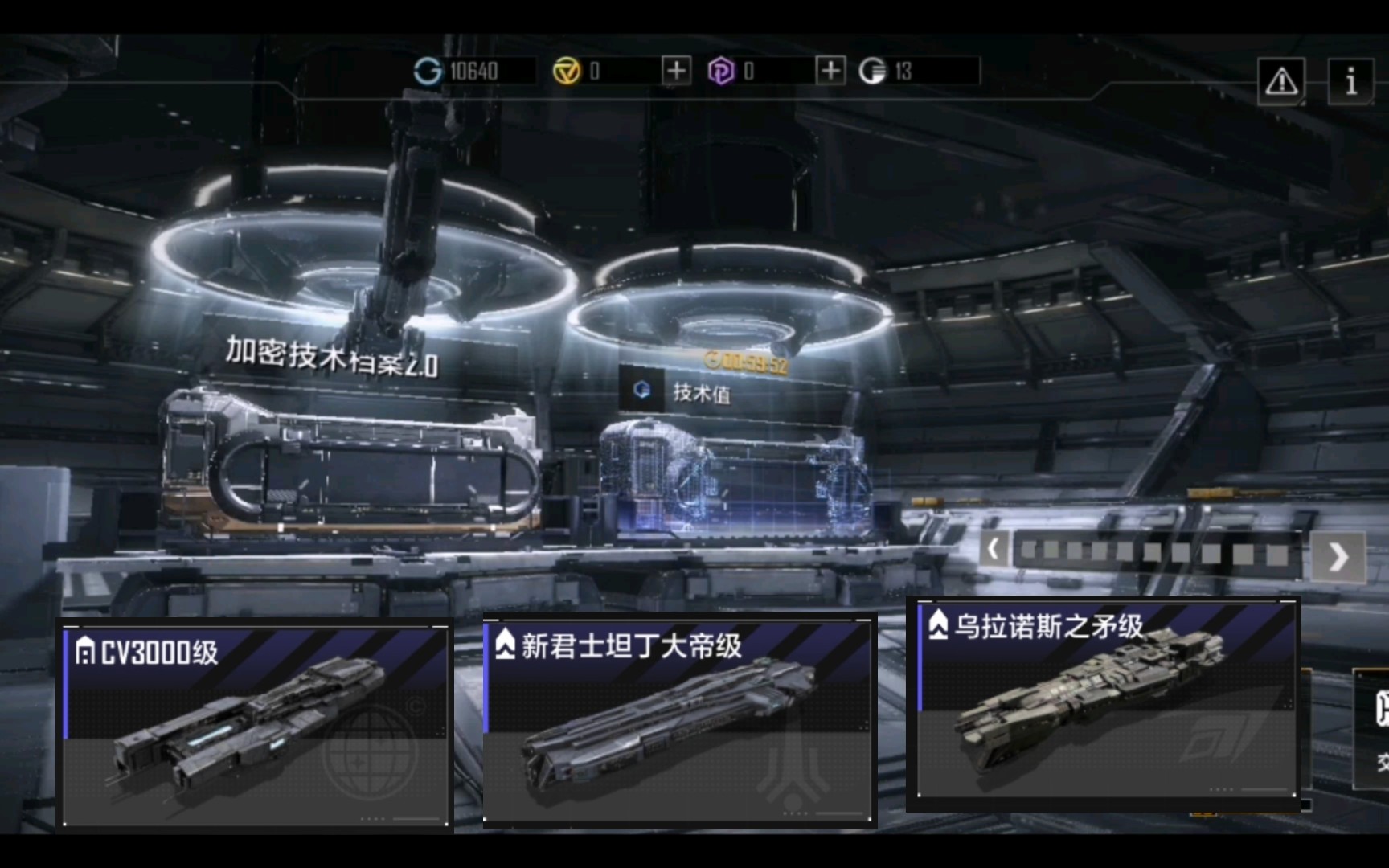Go to previous page arrow

[994, 551]
